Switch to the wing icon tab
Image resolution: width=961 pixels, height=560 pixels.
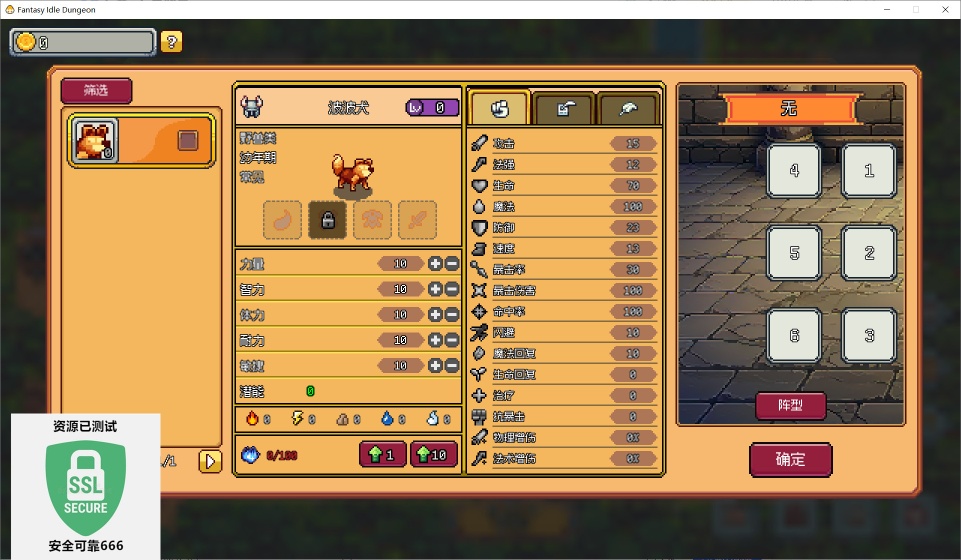click(x=627, y=108)
